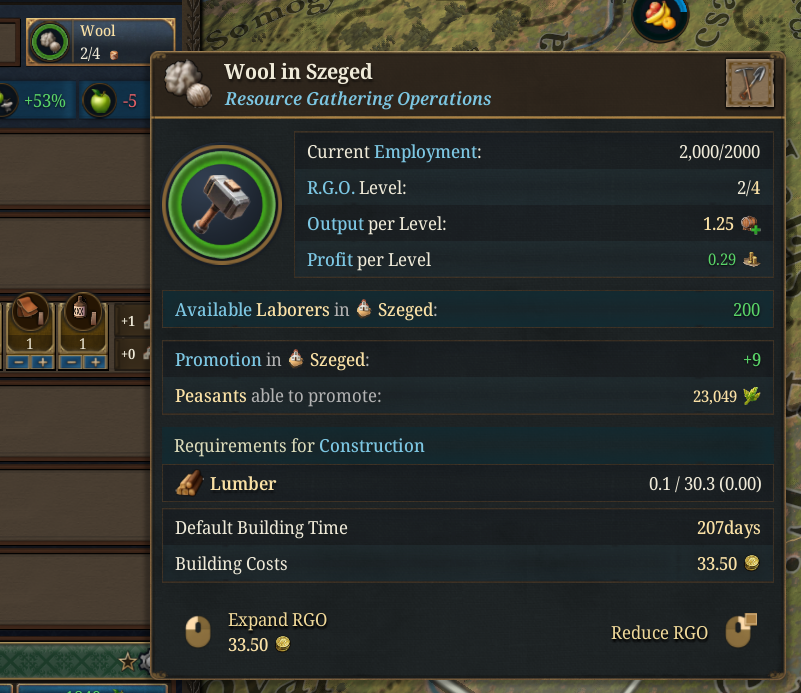Click the green apple food indicator
This screenshot has height=693, width=801.
(x=99, y=100)
